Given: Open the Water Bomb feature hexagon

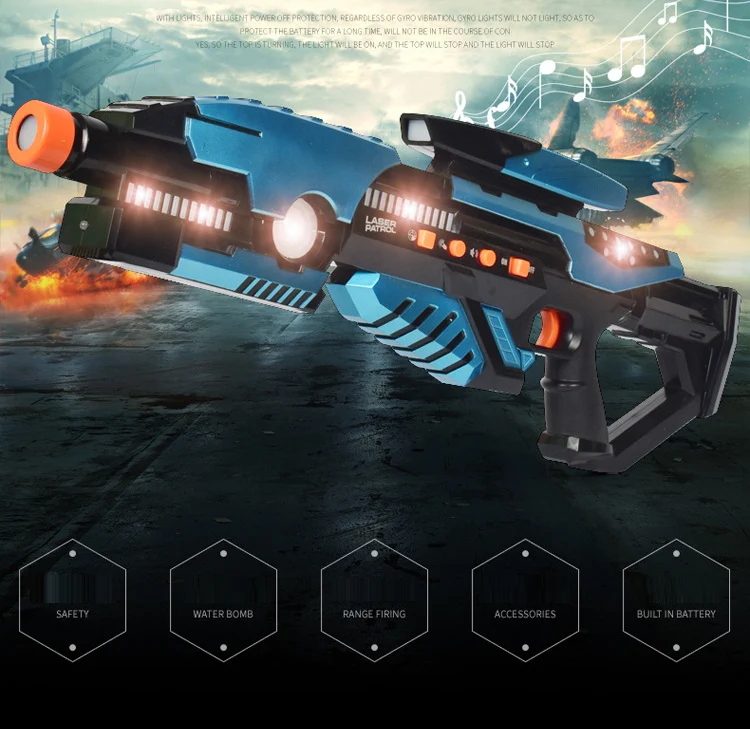Looking at the screenshot, I should (x=223, y=600).
